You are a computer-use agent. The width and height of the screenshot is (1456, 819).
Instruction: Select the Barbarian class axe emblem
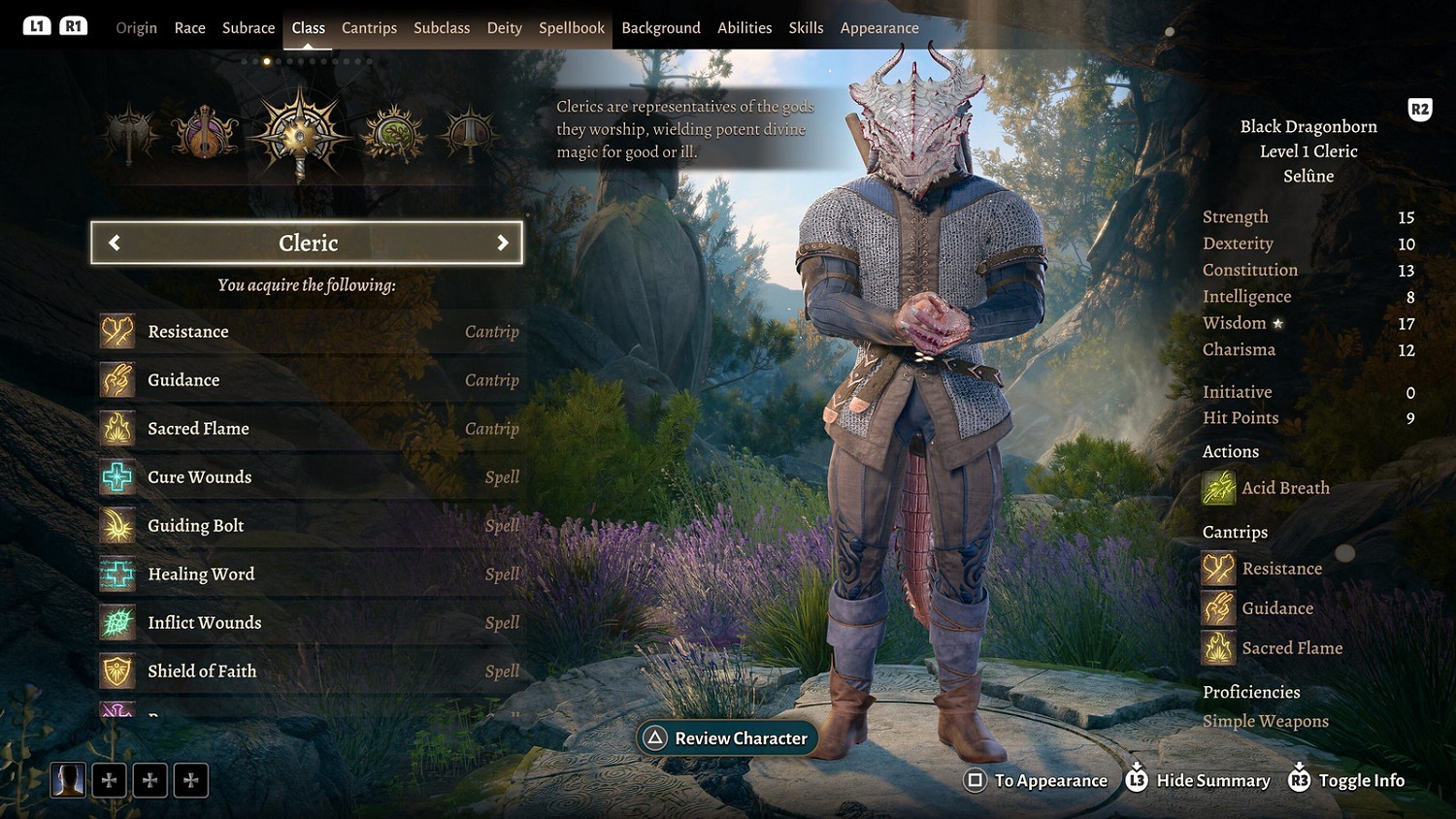130,134
